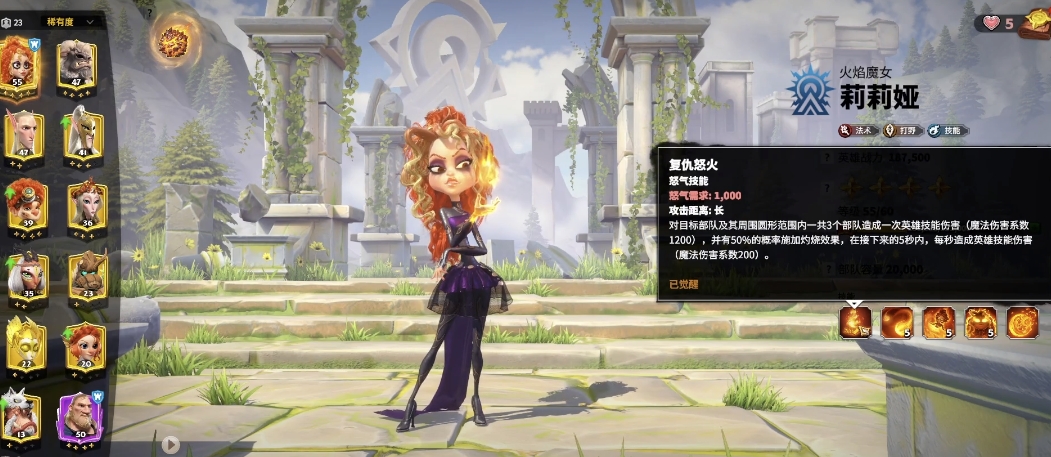Select the 打野 trait tag
Viewport: 1051px width, 457px height.
(x=905, y=130)
